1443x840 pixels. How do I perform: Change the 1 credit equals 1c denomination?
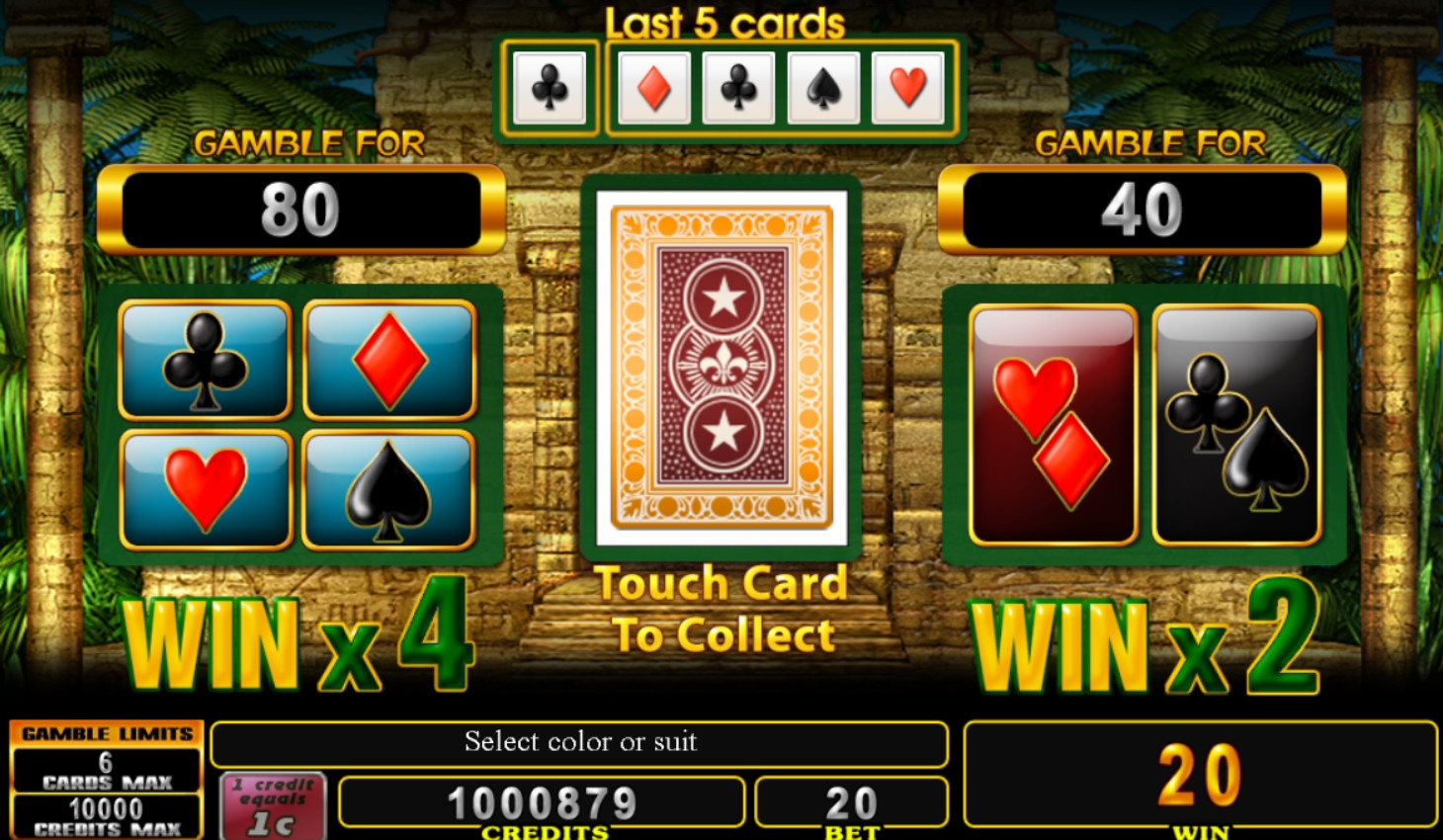[273, 806]
